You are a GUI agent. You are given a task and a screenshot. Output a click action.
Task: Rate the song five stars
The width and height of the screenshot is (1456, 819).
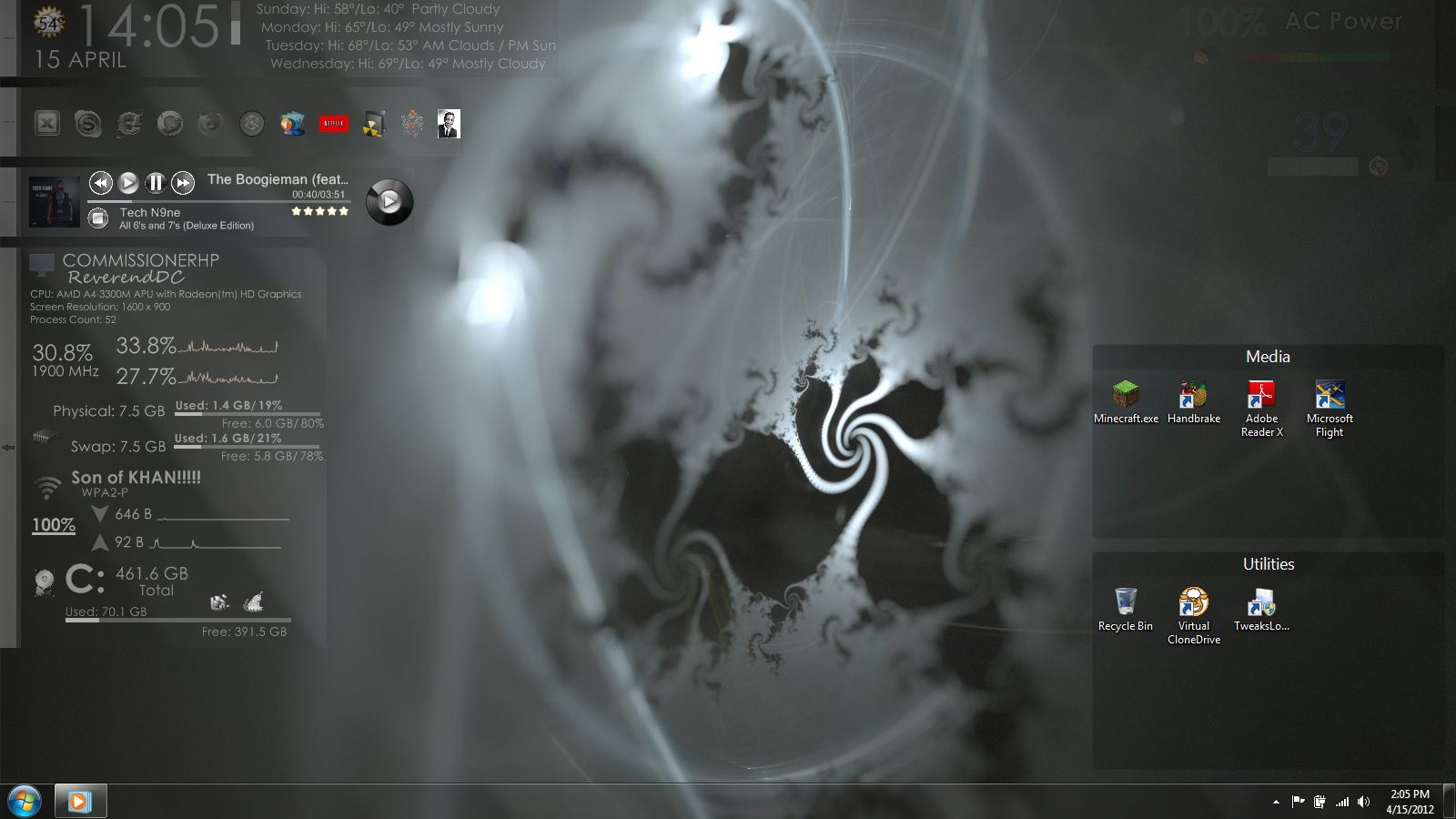343,210
